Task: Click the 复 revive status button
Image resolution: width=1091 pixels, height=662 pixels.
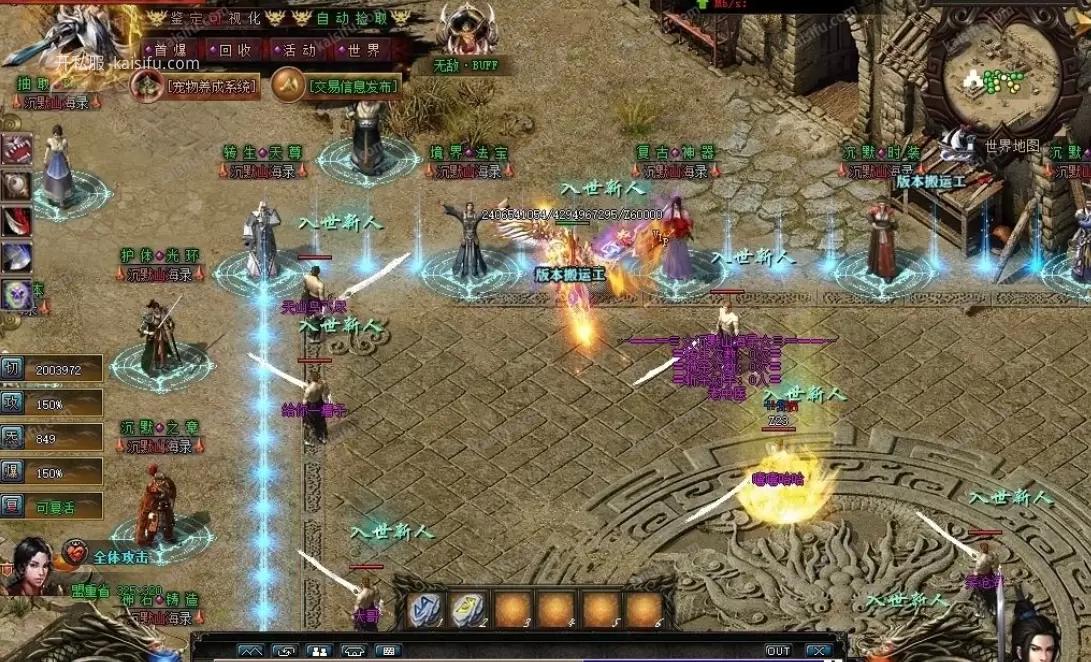Action: 12,505
